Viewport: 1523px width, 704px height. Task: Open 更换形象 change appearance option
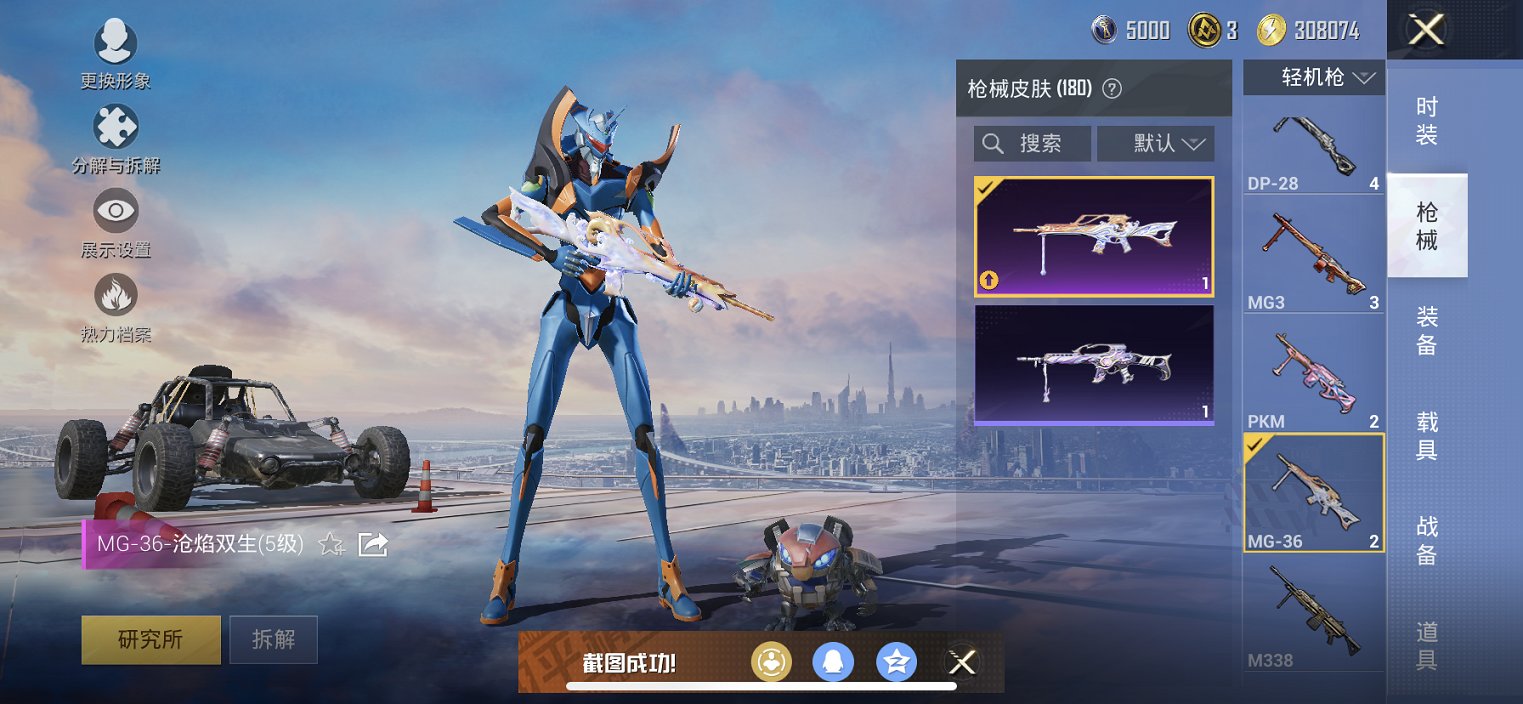coord(115,45)
